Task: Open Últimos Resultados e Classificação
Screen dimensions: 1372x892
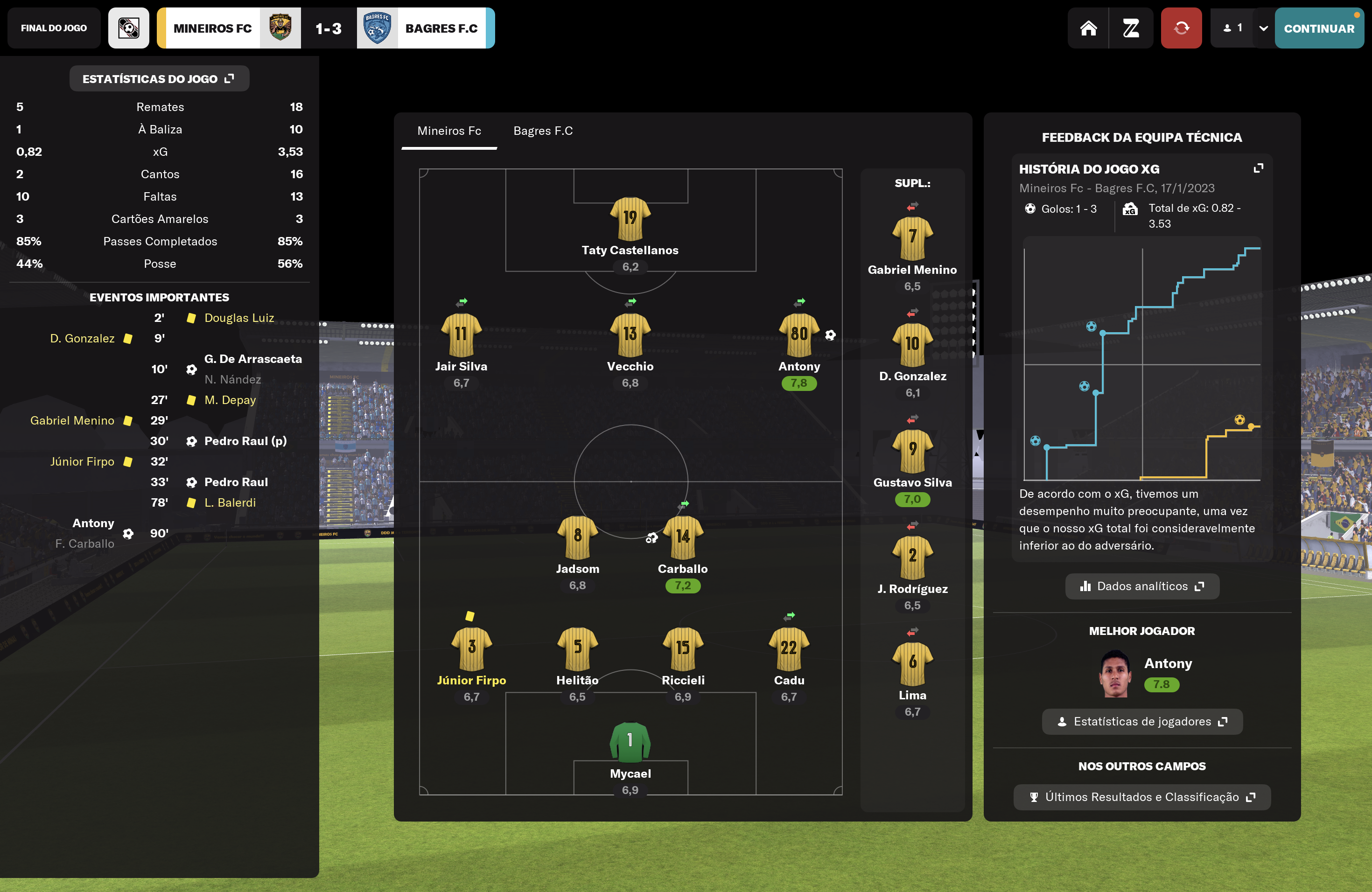Action: [x=1141, y=797]
